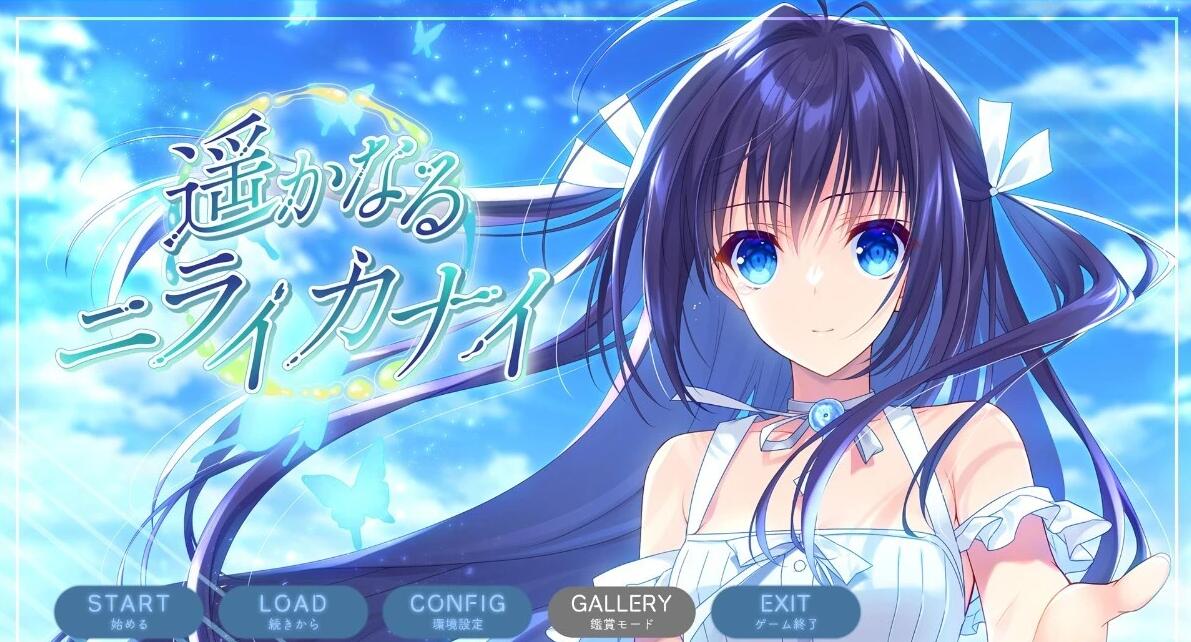Open the CONFIG settings menu

[458, 611]
